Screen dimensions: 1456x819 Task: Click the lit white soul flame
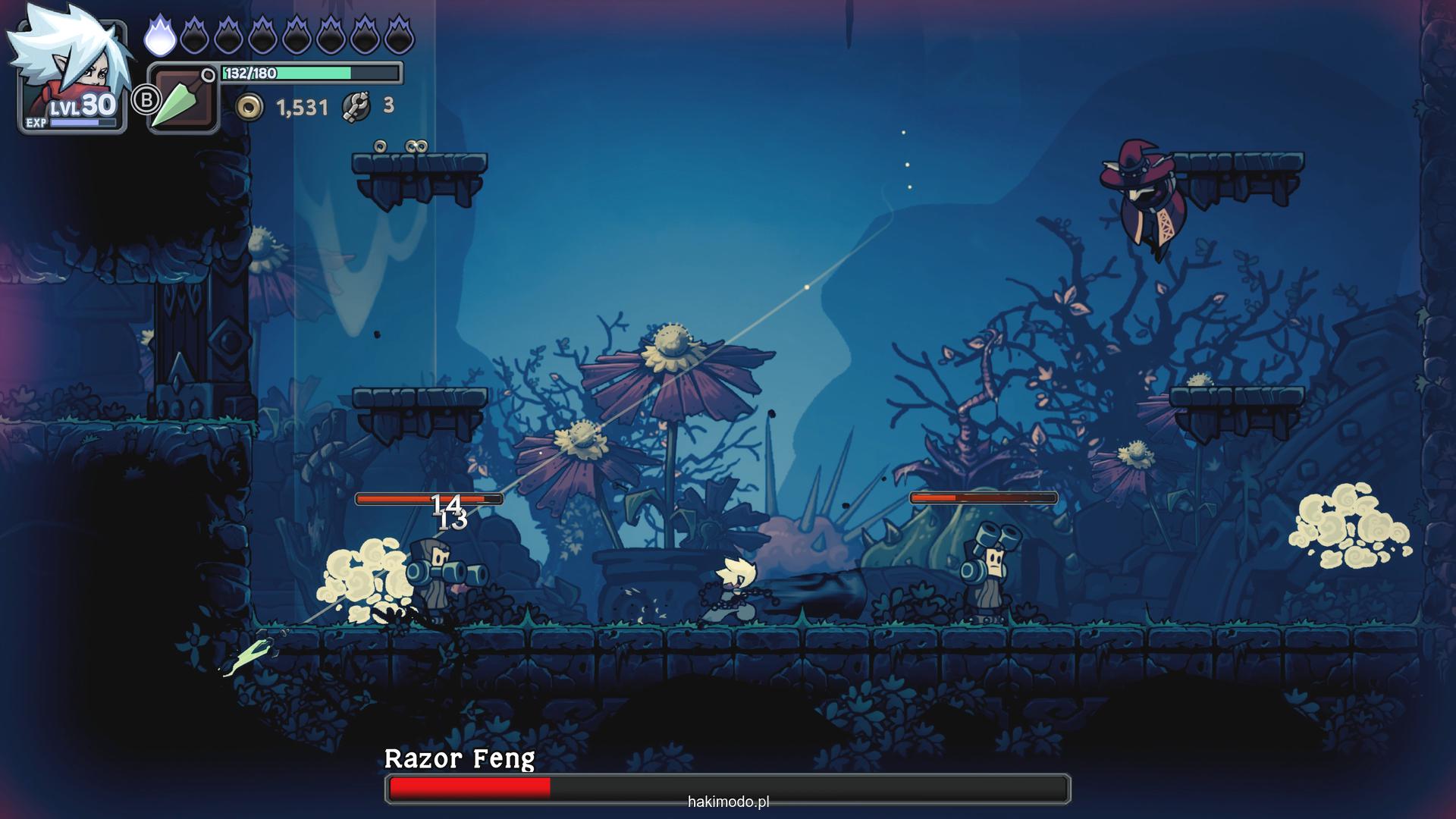pos(159,36)
